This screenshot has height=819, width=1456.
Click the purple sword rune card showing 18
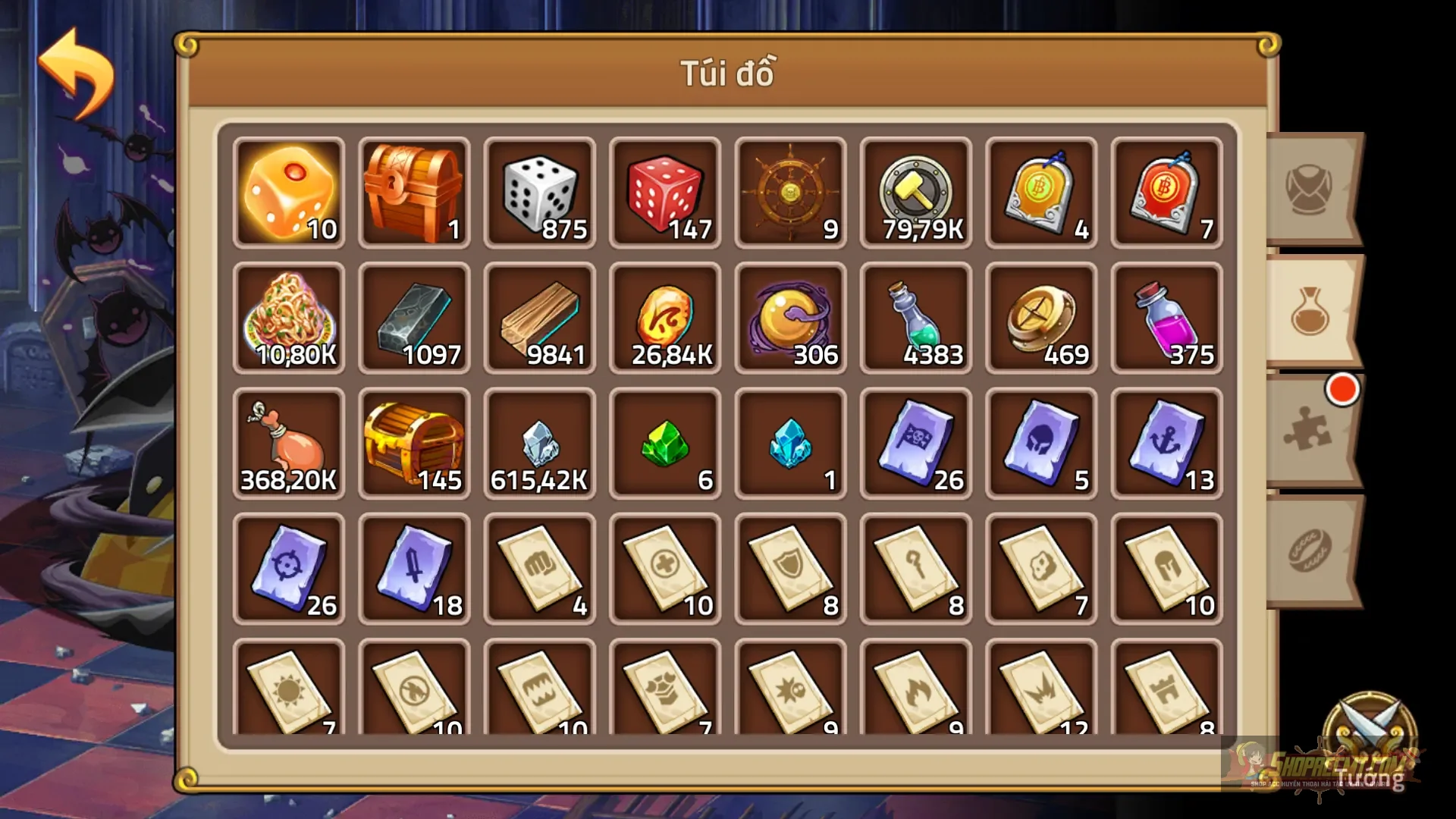414,569
